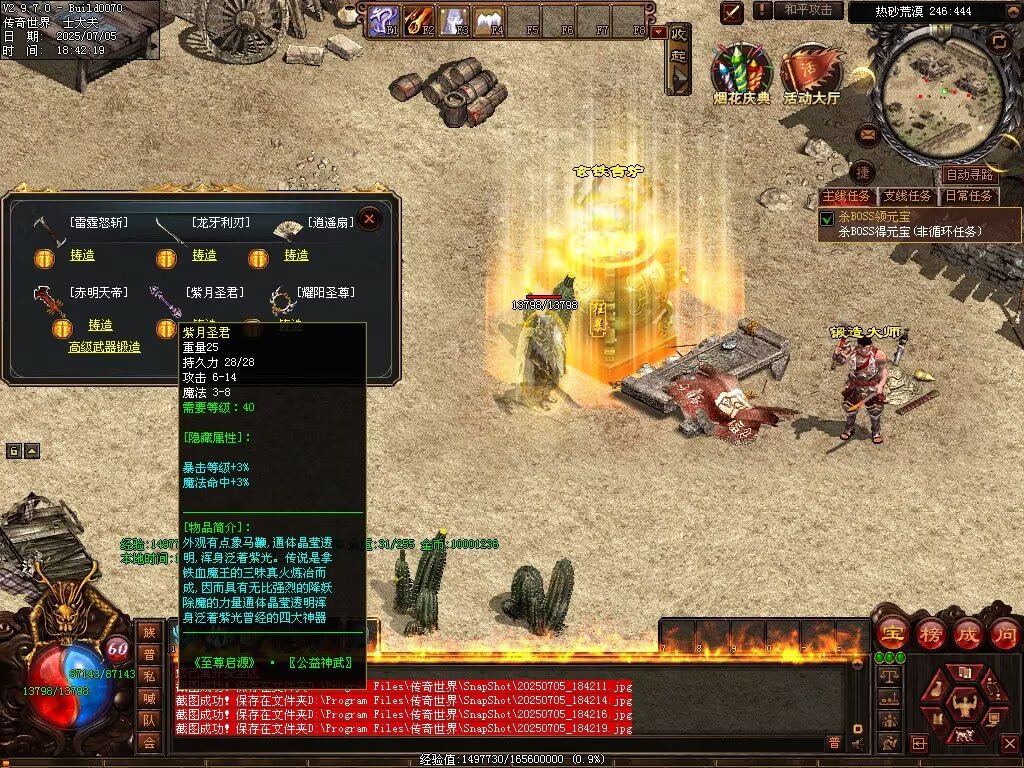This screenshot has height=768, width=1024.
Task: Switch to the 日常任务 daily quest tab
Action: click(x=969, y=196)
